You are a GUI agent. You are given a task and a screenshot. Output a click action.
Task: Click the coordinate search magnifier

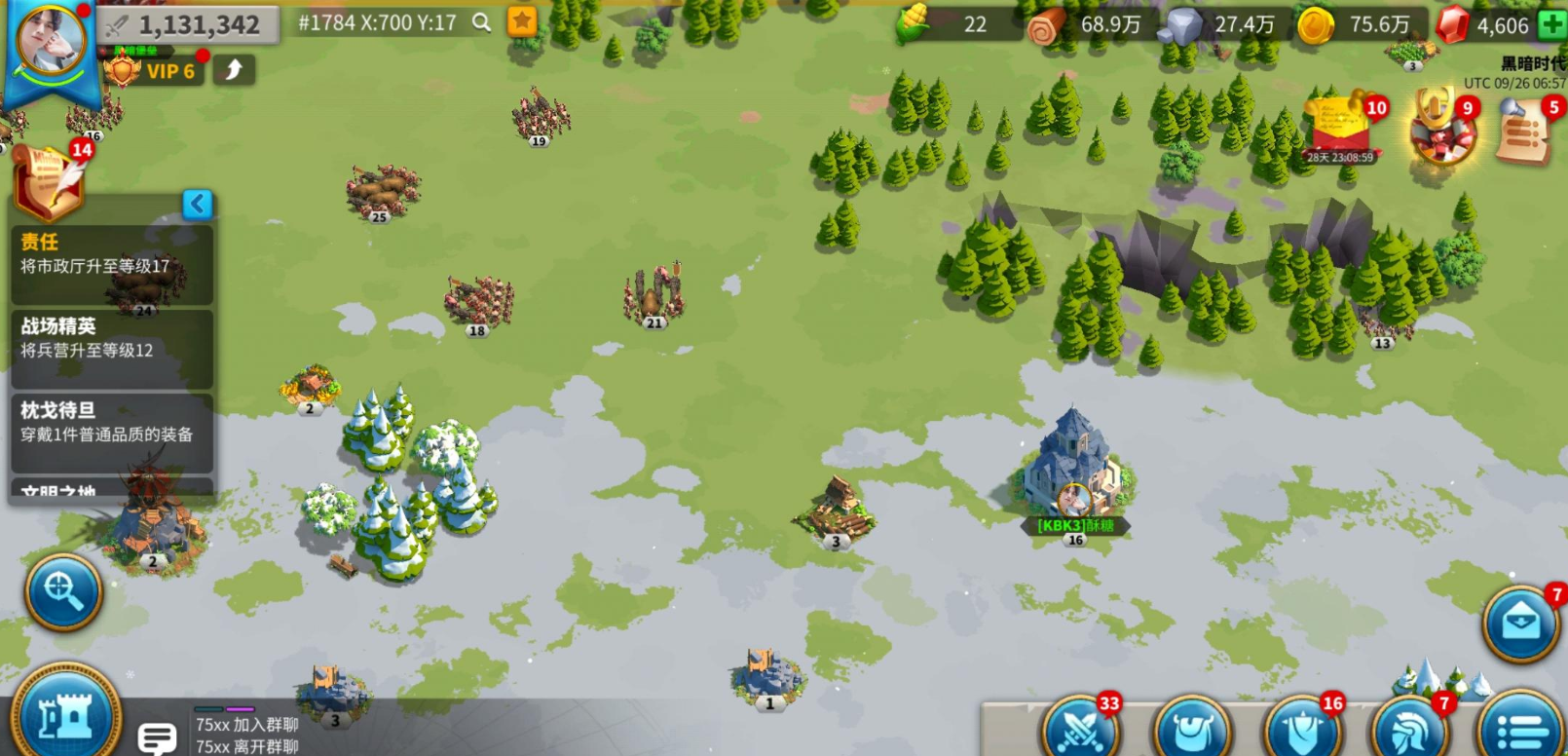point(481,22)
